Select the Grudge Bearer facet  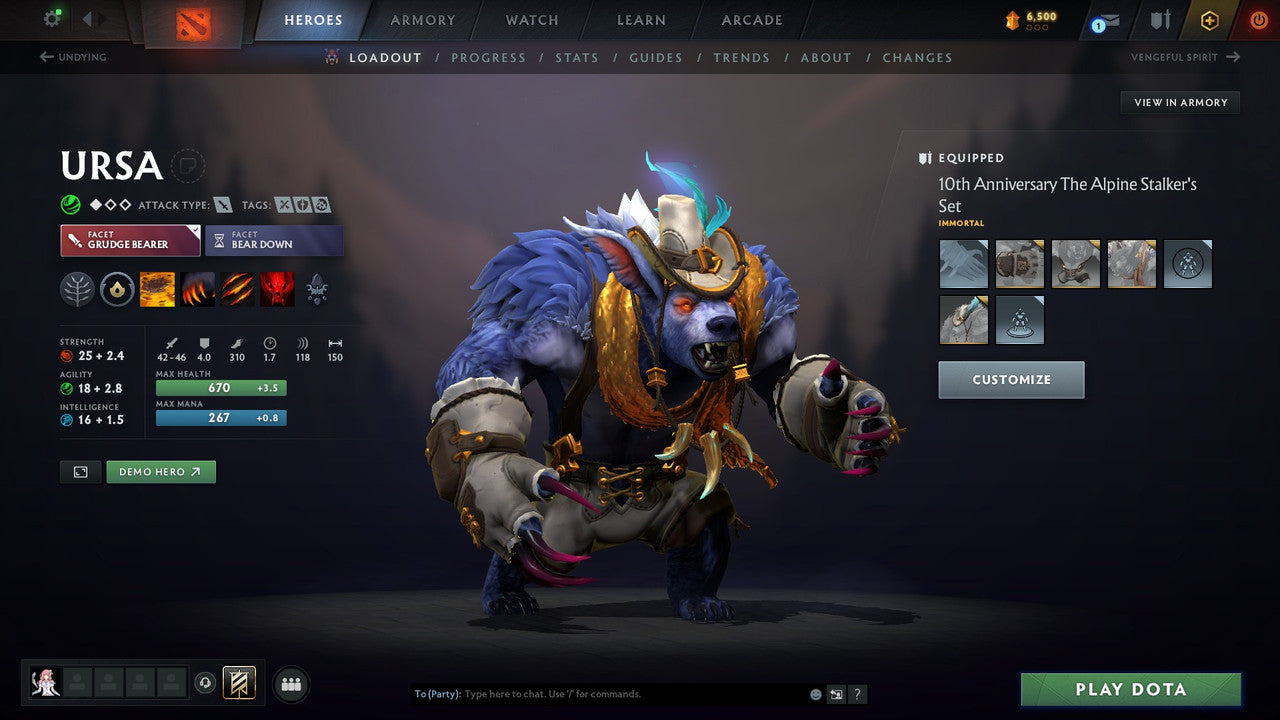pyautogui.click(x=130, y=240)
